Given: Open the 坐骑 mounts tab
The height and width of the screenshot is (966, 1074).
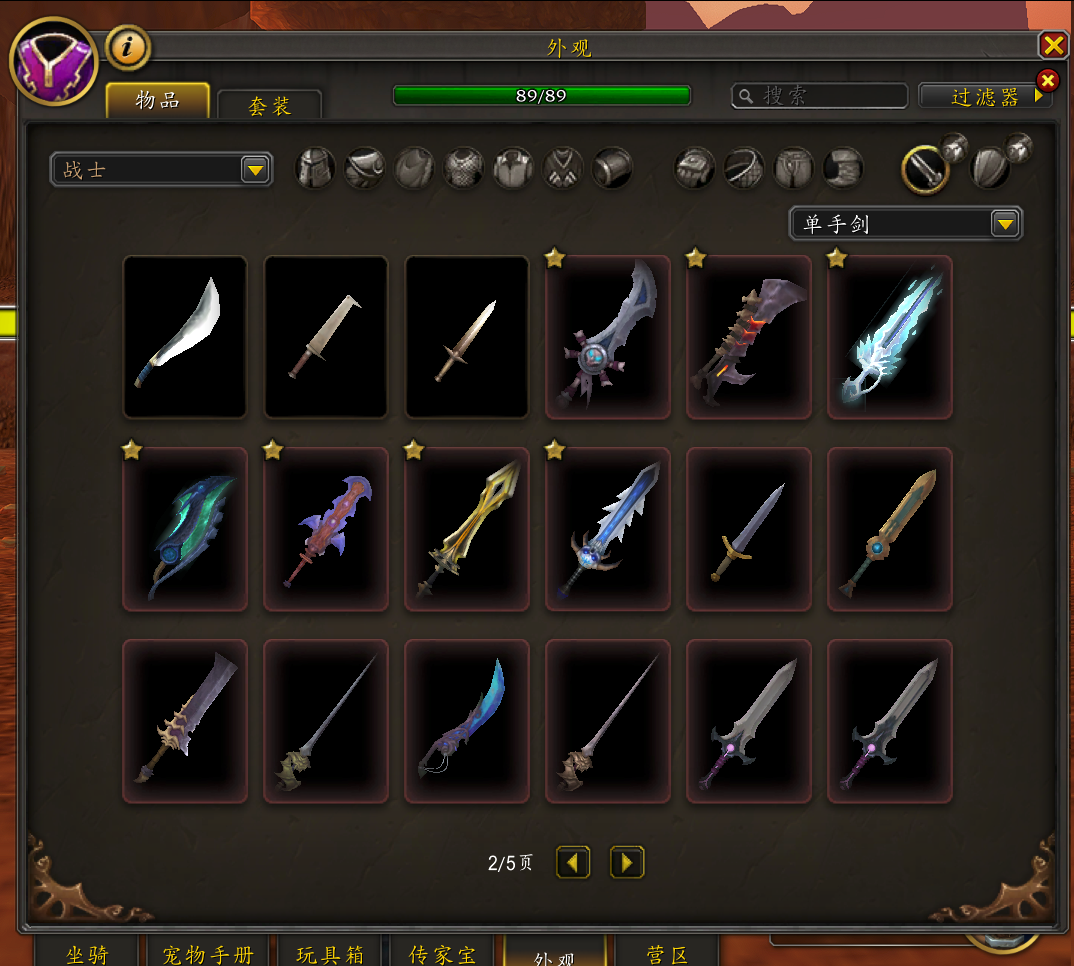Looking at the screenshot, I should tap(87, 955).
